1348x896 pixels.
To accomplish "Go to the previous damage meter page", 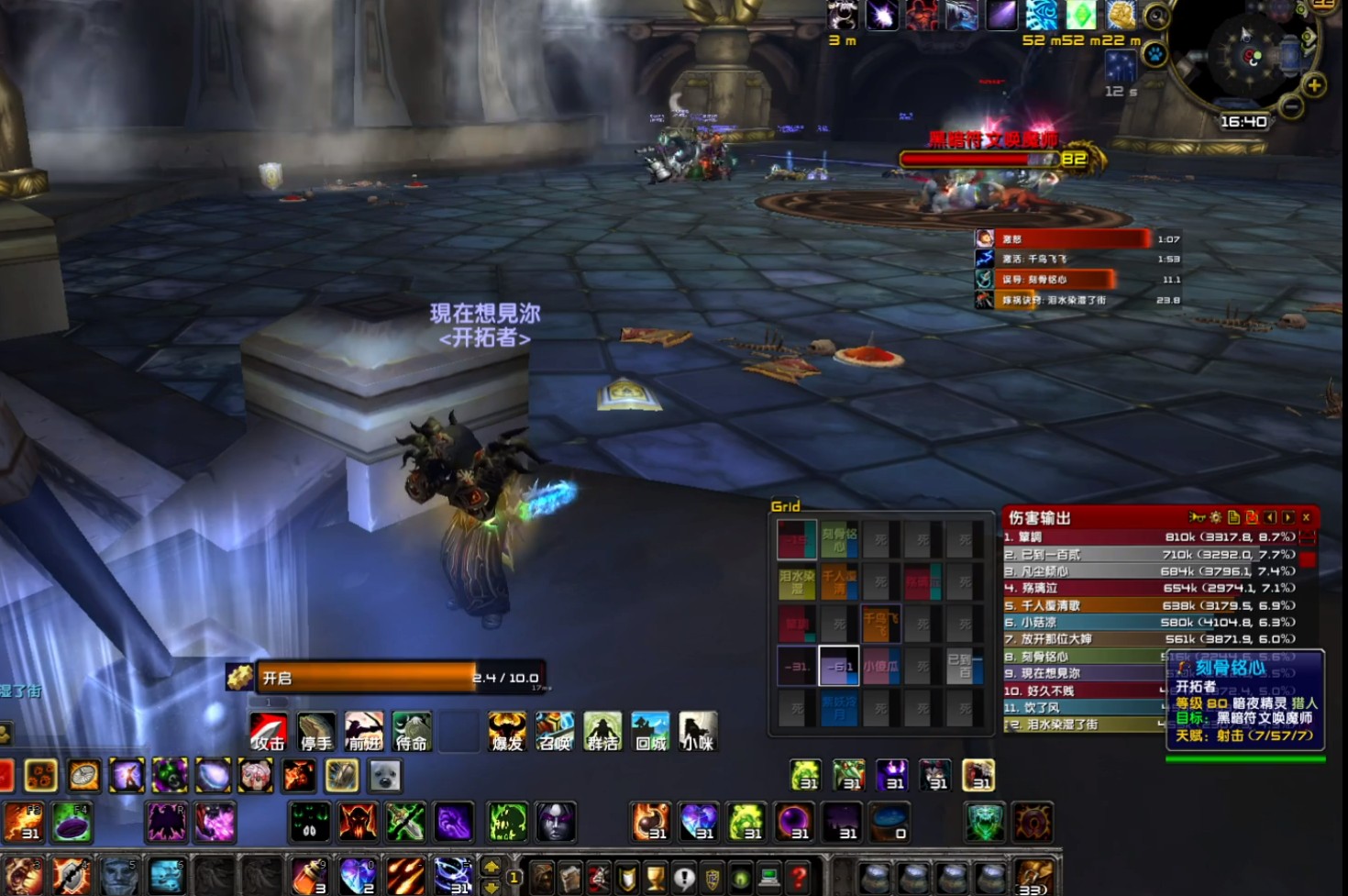I will (1270, 518).
